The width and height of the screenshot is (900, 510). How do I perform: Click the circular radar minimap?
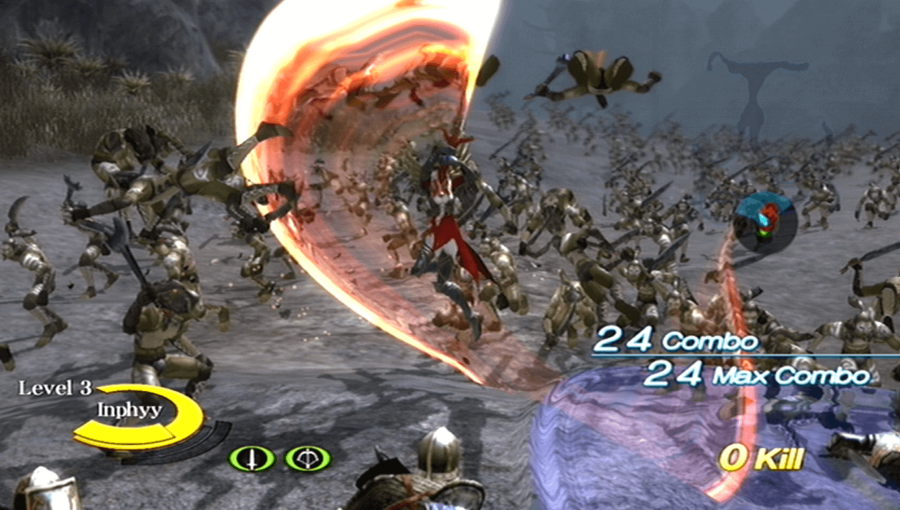pyautogui.click(x=765, y=222)
